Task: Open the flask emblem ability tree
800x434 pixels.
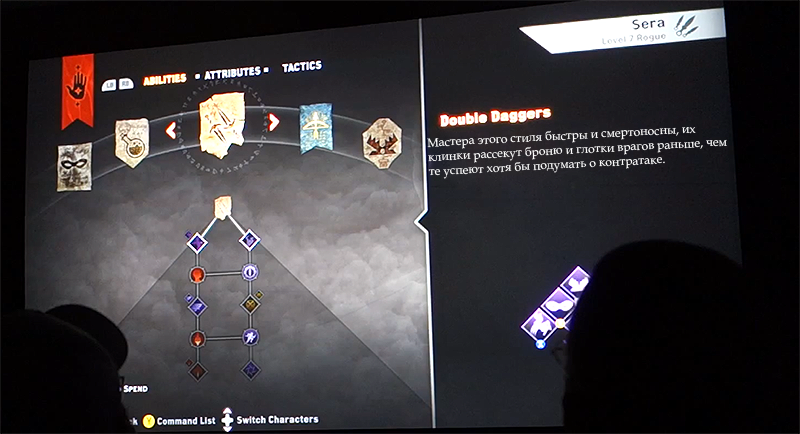Action: click(x=131, y=141)
